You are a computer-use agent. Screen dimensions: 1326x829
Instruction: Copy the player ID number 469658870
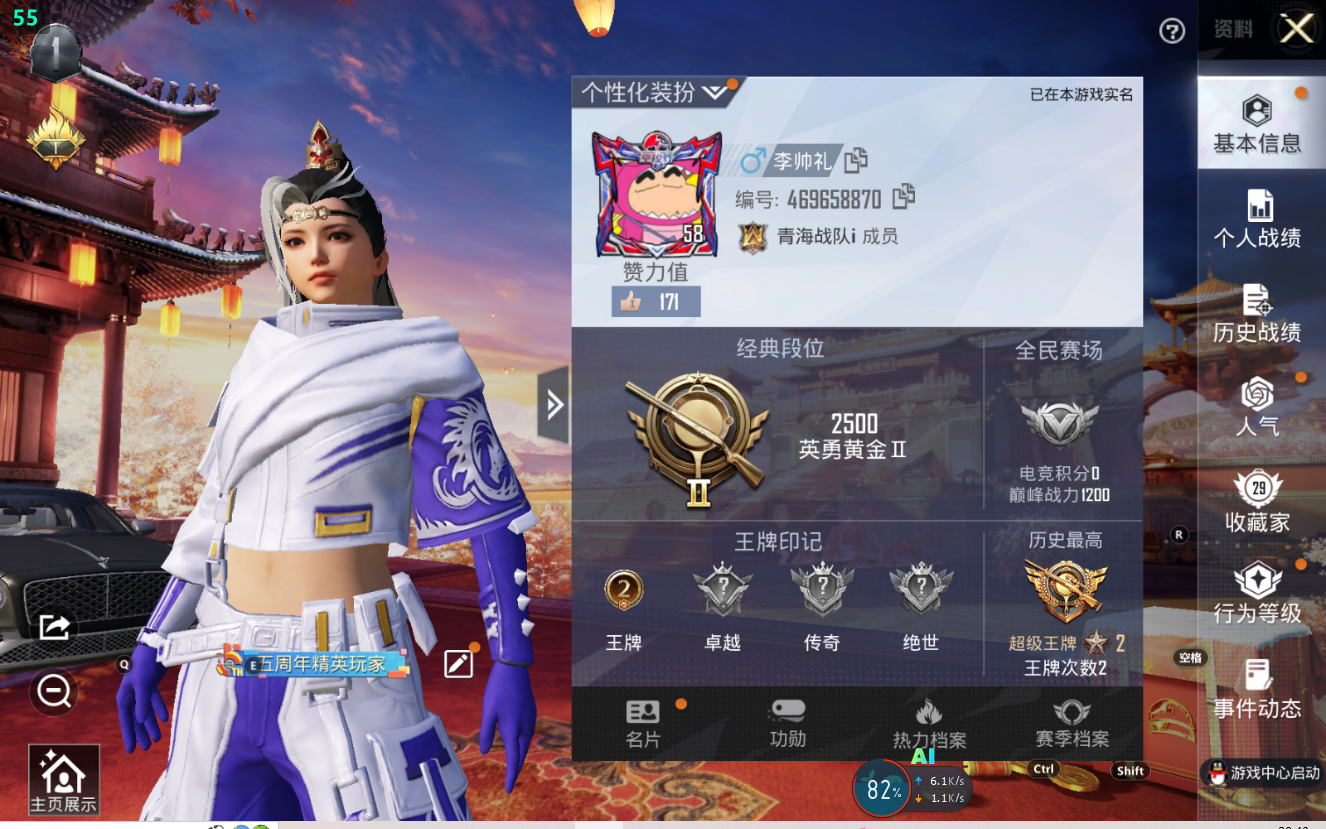coord(904,197)
